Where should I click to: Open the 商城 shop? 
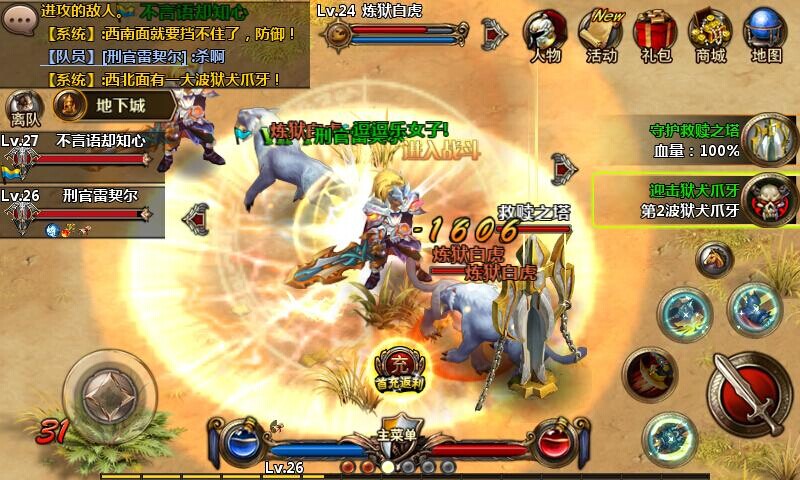tap(710, 34)
